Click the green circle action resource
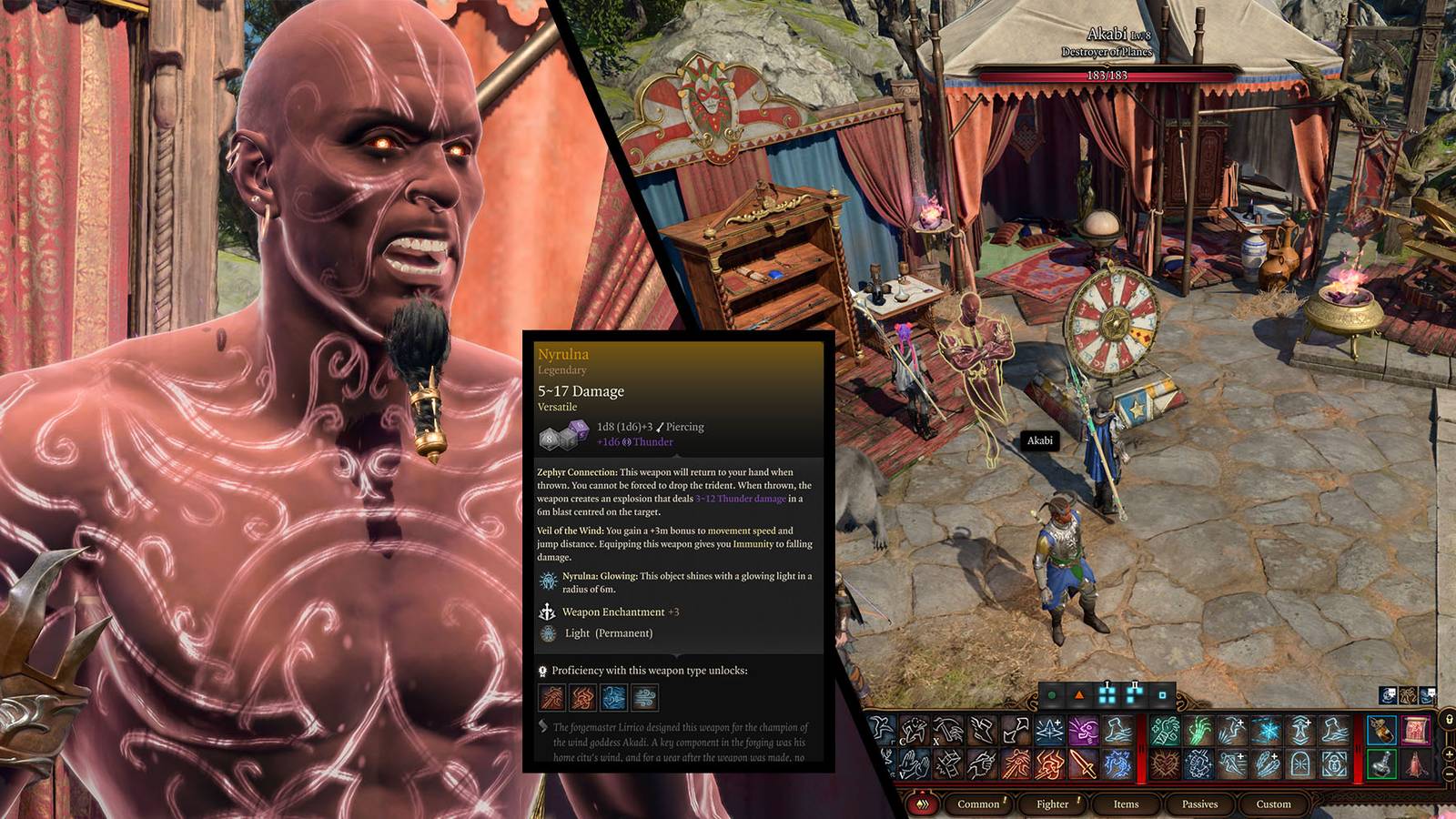The image size is (1456, 819). [x=1052, y=695]
